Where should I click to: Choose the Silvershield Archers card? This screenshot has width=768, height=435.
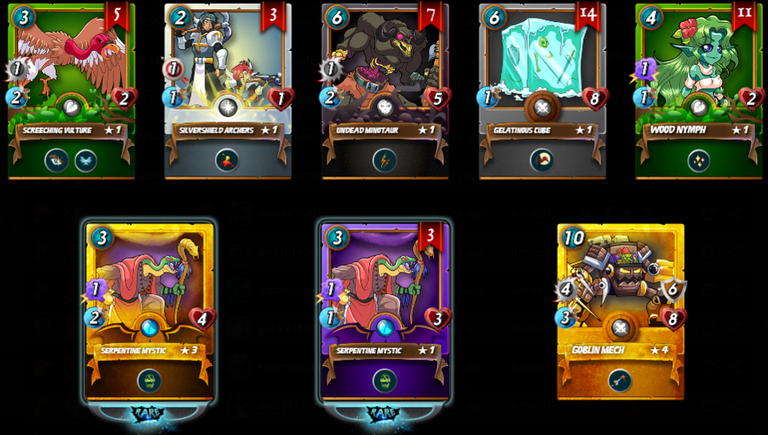tap(228, 90)
